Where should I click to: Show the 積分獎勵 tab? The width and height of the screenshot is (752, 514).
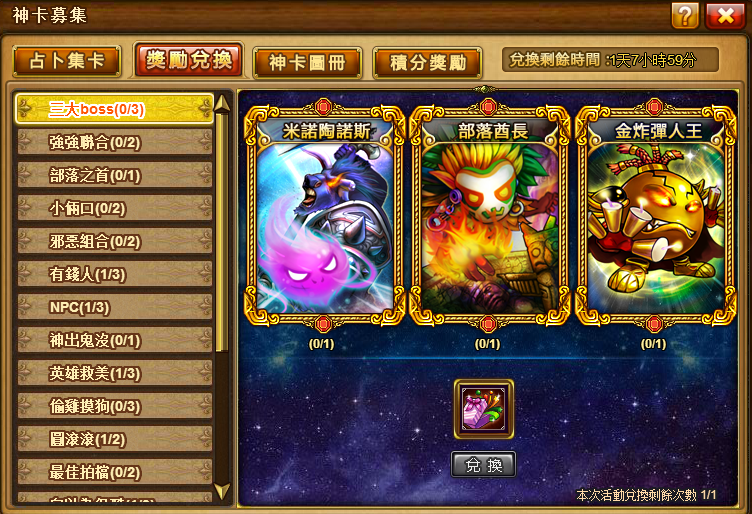coord(427,62)
